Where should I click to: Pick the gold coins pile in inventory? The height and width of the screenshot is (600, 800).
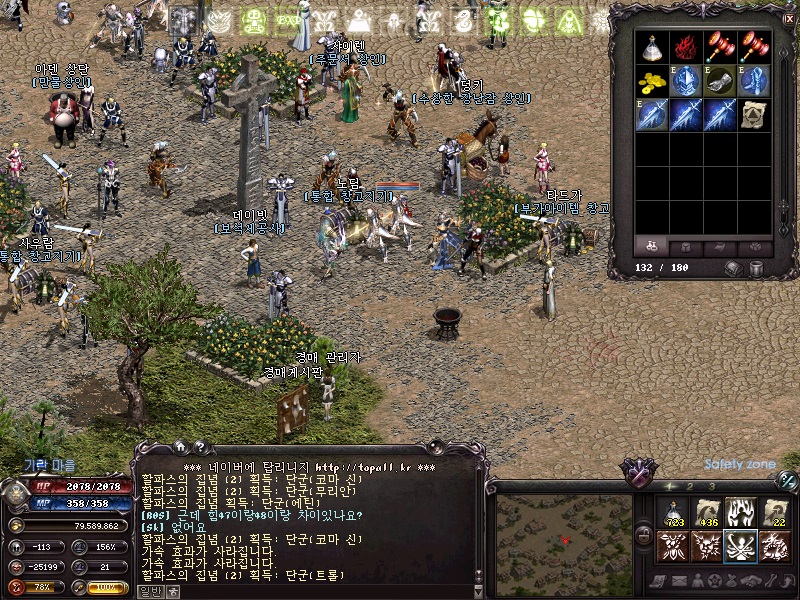(653, 80)
